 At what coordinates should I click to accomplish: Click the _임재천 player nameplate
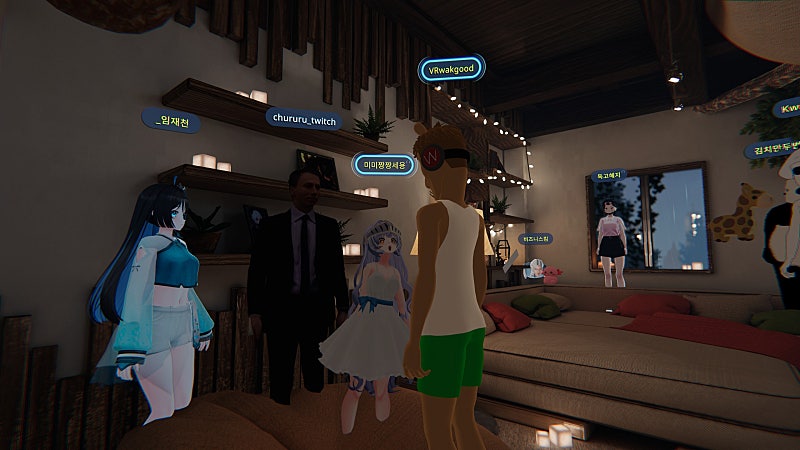pyautogui.click(x=170, y=121)
